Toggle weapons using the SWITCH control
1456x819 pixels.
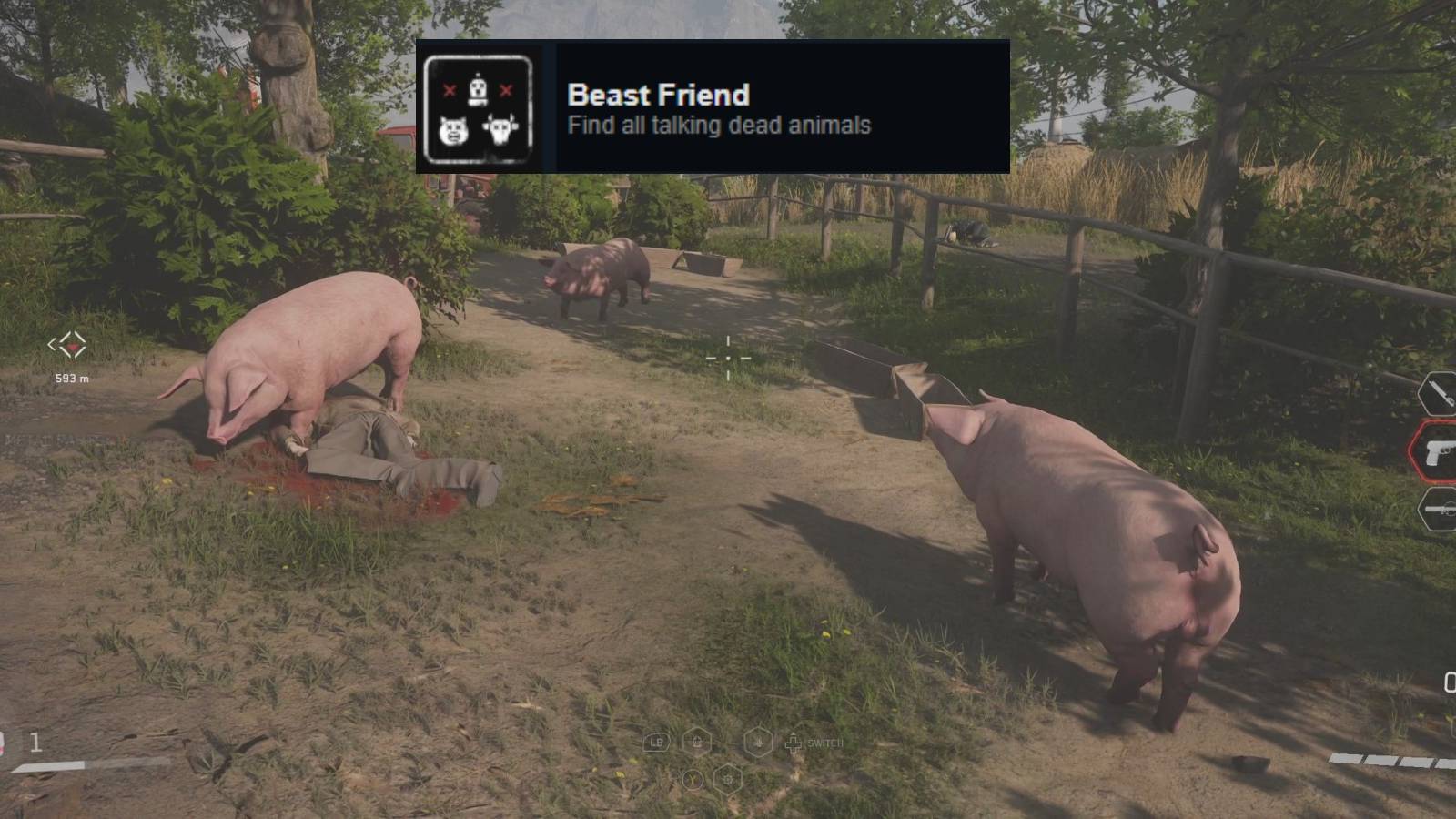[x=825, y=743]
